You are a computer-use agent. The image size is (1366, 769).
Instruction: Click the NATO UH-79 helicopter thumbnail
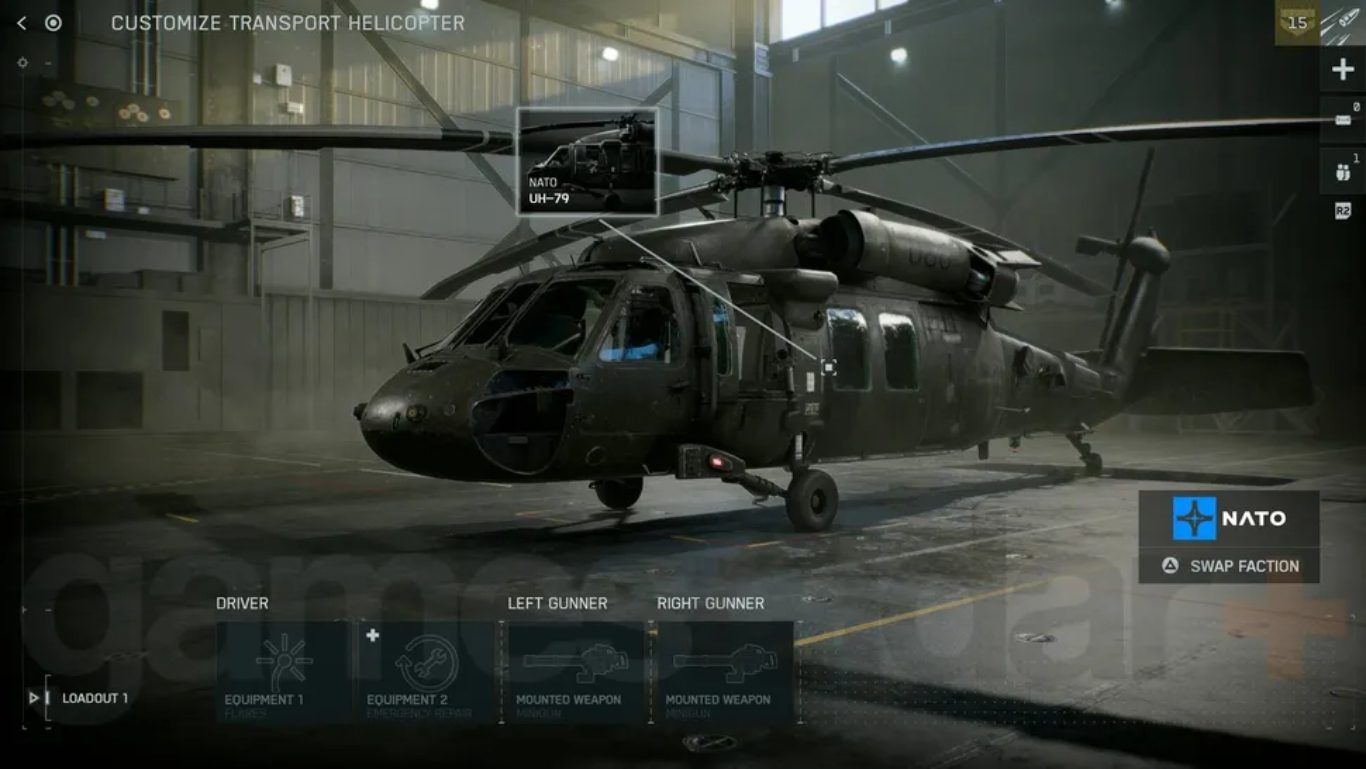(x=586, y=162)
